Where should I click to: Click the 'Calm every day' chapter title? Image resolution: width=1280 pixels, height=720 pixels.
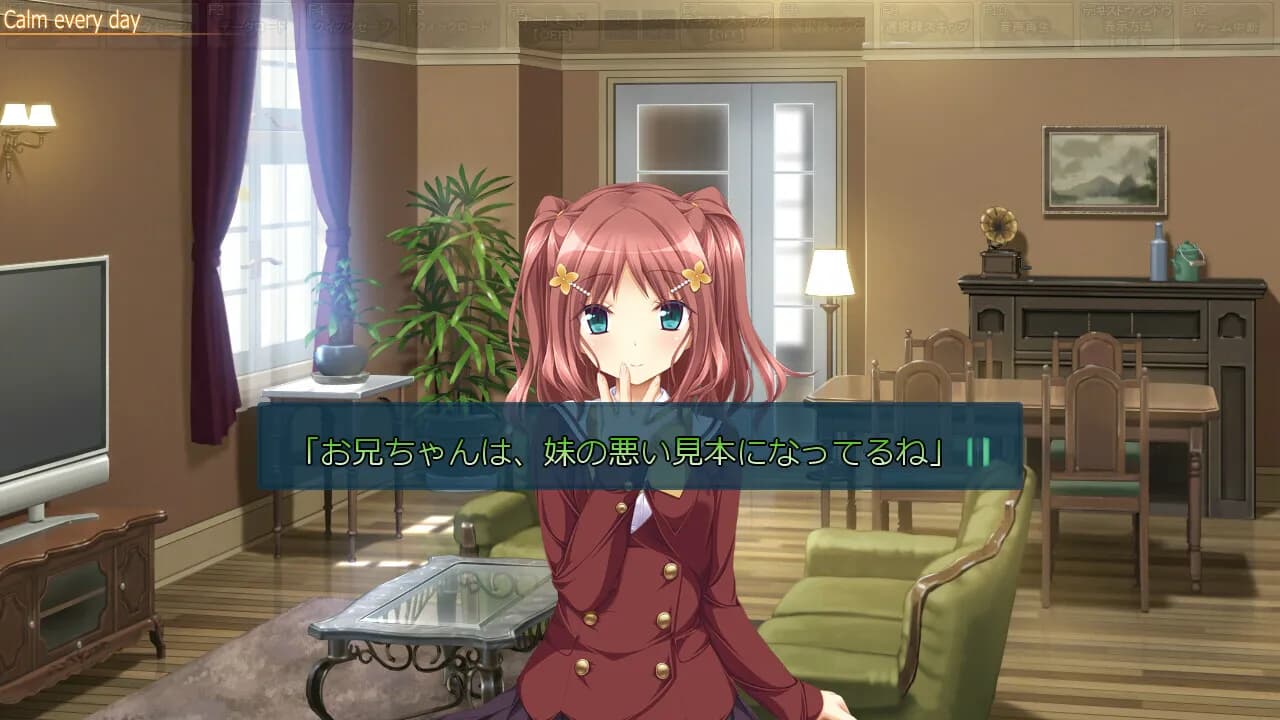click(72, 15)
